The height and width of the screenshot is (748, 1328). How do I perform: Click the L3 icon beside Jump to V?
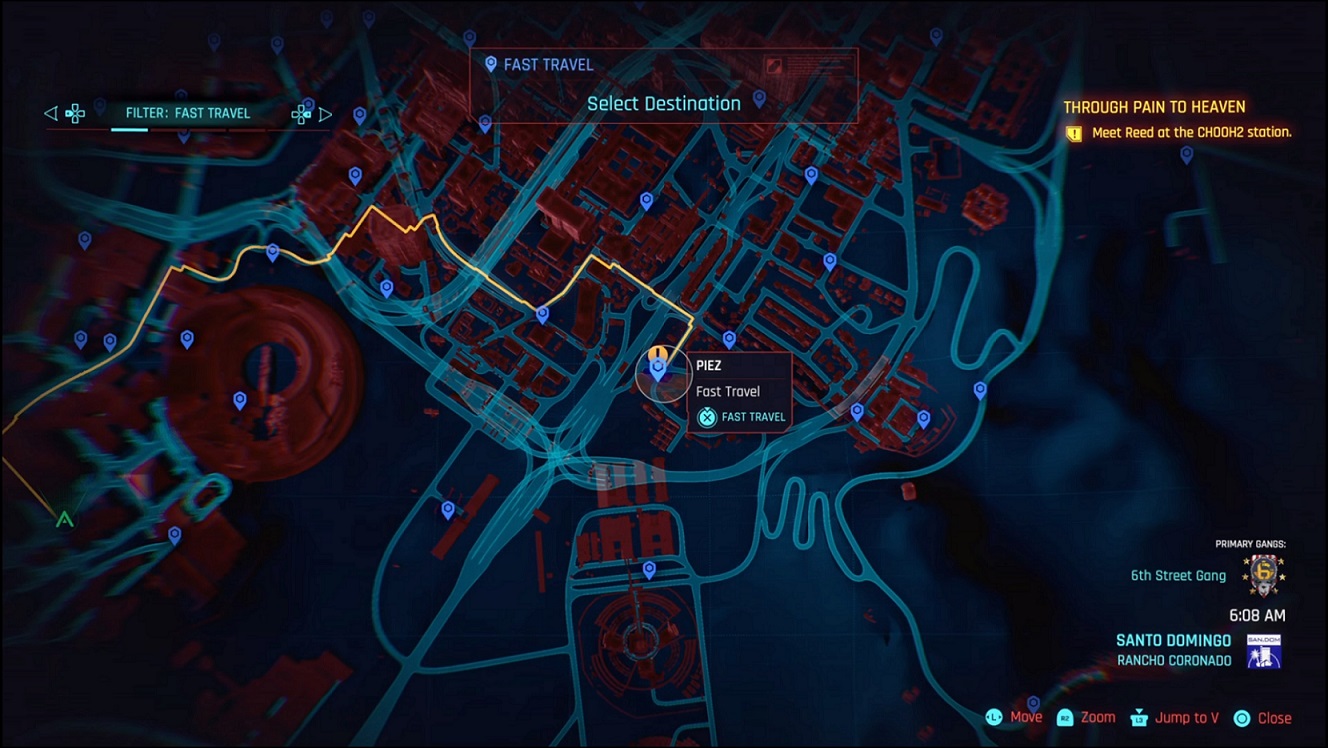click(1138, 717)
